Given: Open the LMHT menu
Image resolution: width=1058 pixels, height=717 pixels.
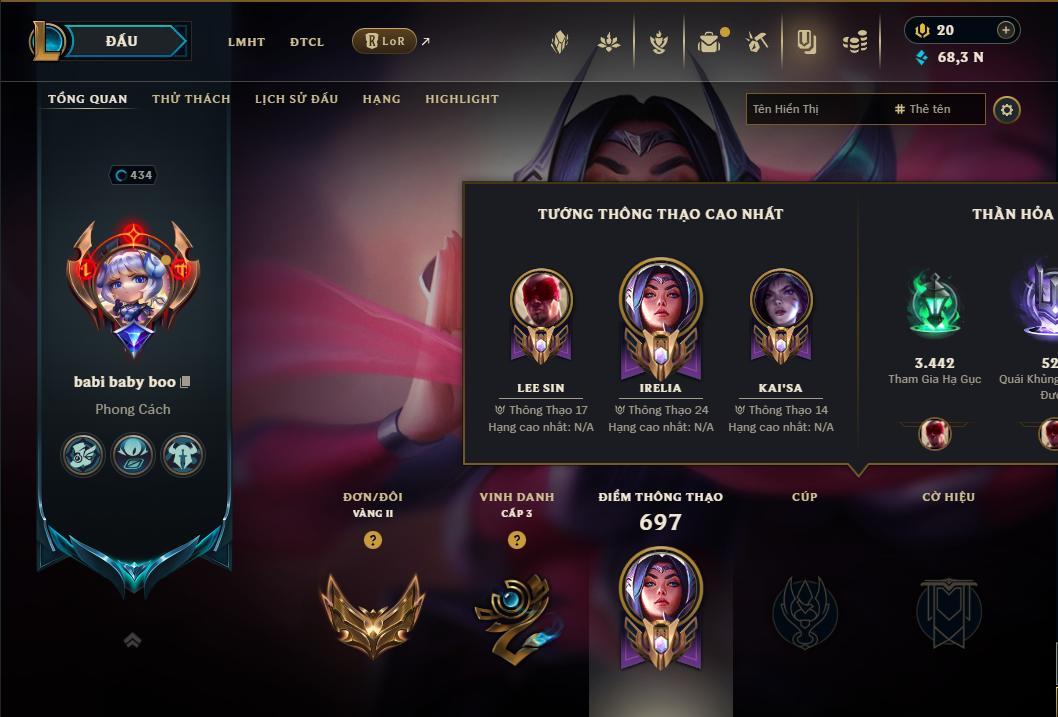Looking at the screenshot, I should coord(246,42).
